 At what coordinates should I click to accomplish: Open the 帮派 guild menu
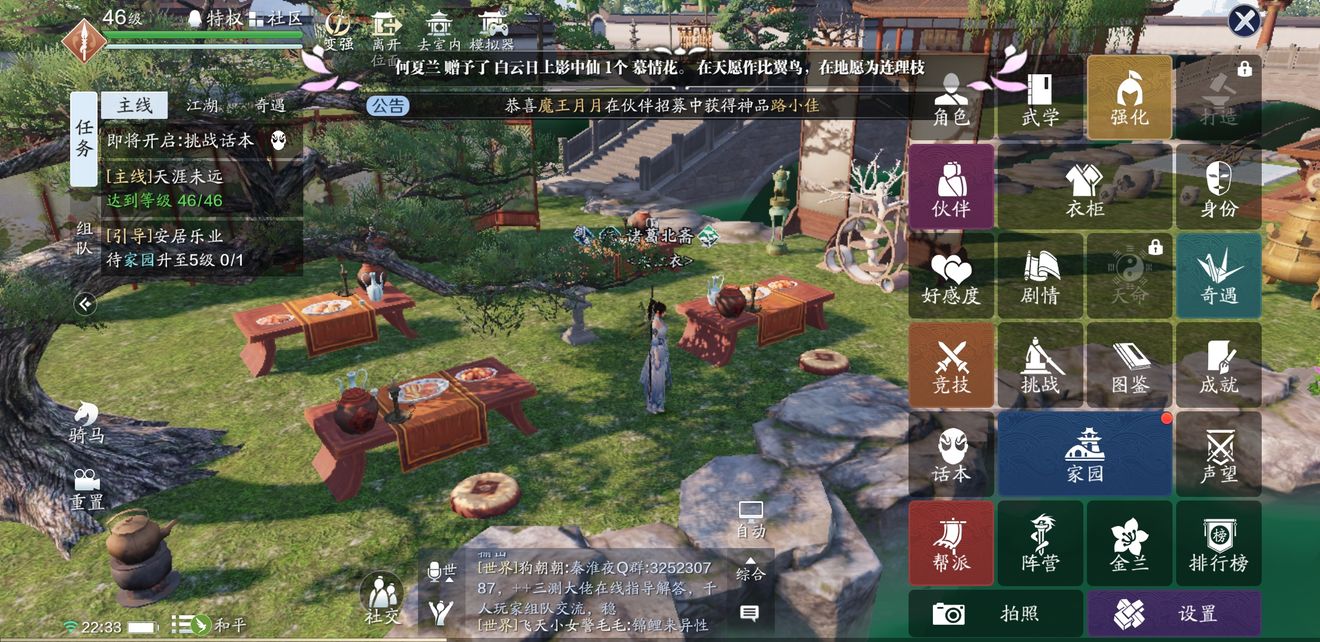(951, 543)
